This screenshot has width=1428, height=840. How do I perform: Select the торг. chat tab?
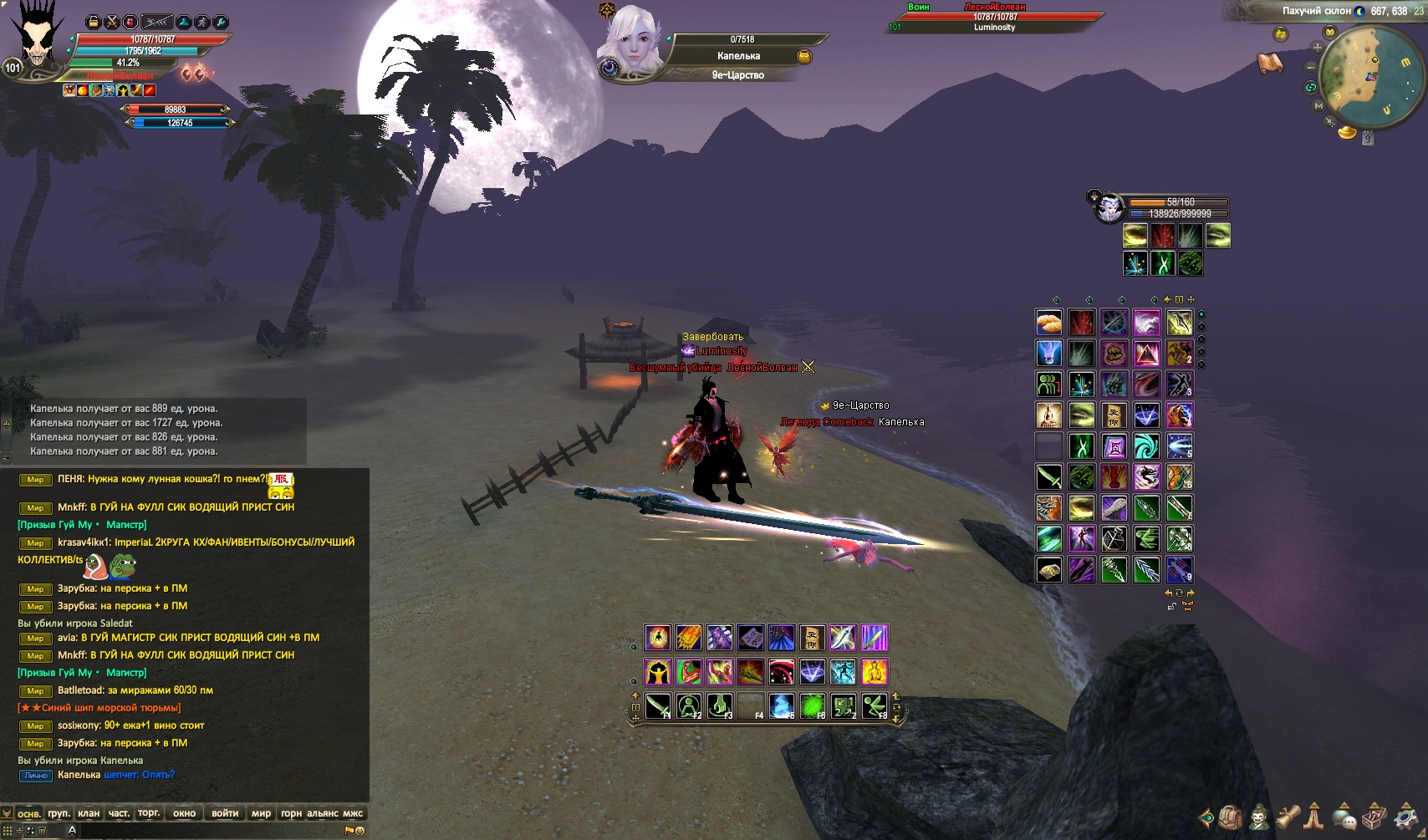tap(149, 813)
